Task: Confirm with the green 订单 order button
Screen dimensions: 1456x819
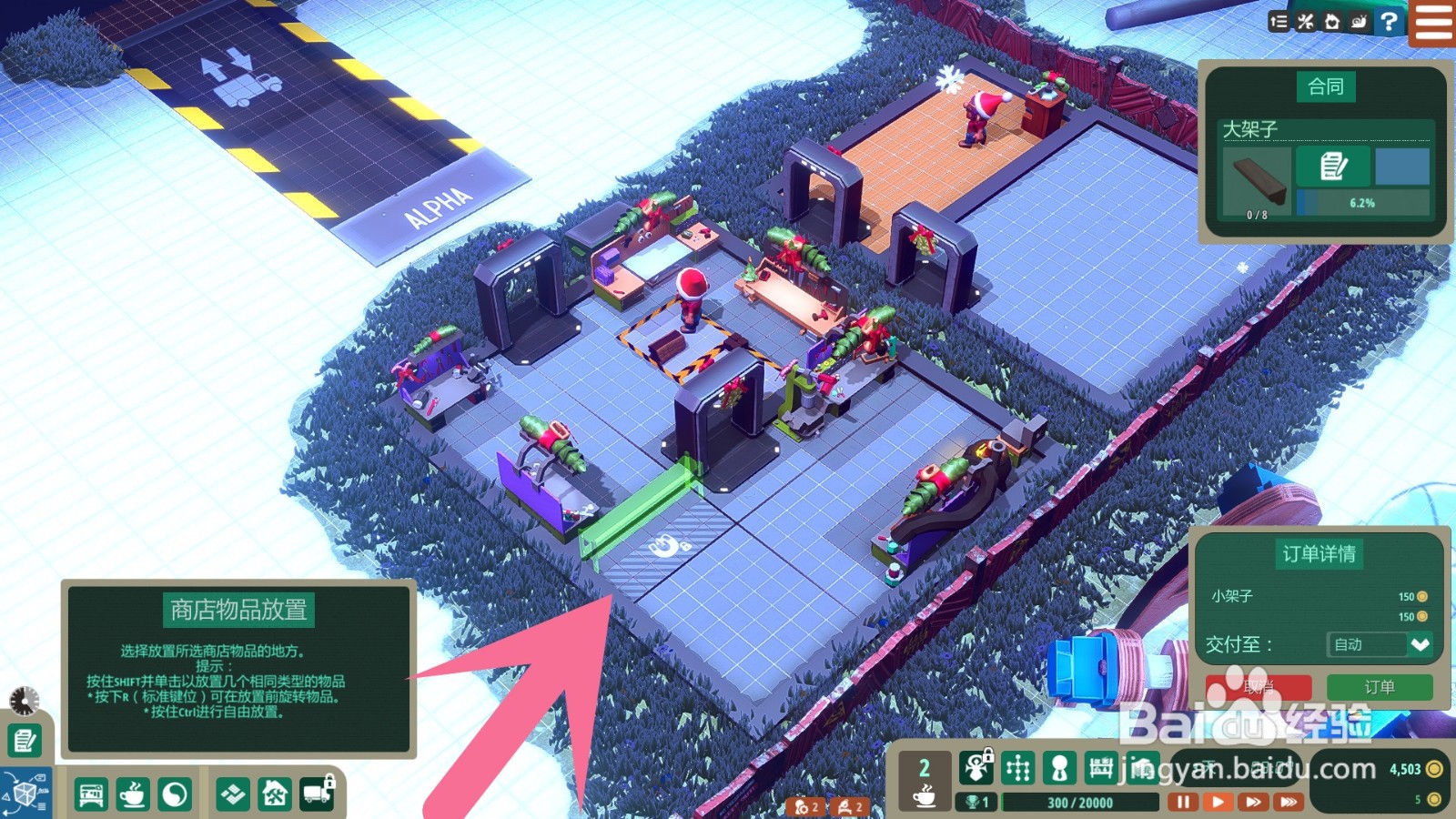Action: tap(1380, 687)
